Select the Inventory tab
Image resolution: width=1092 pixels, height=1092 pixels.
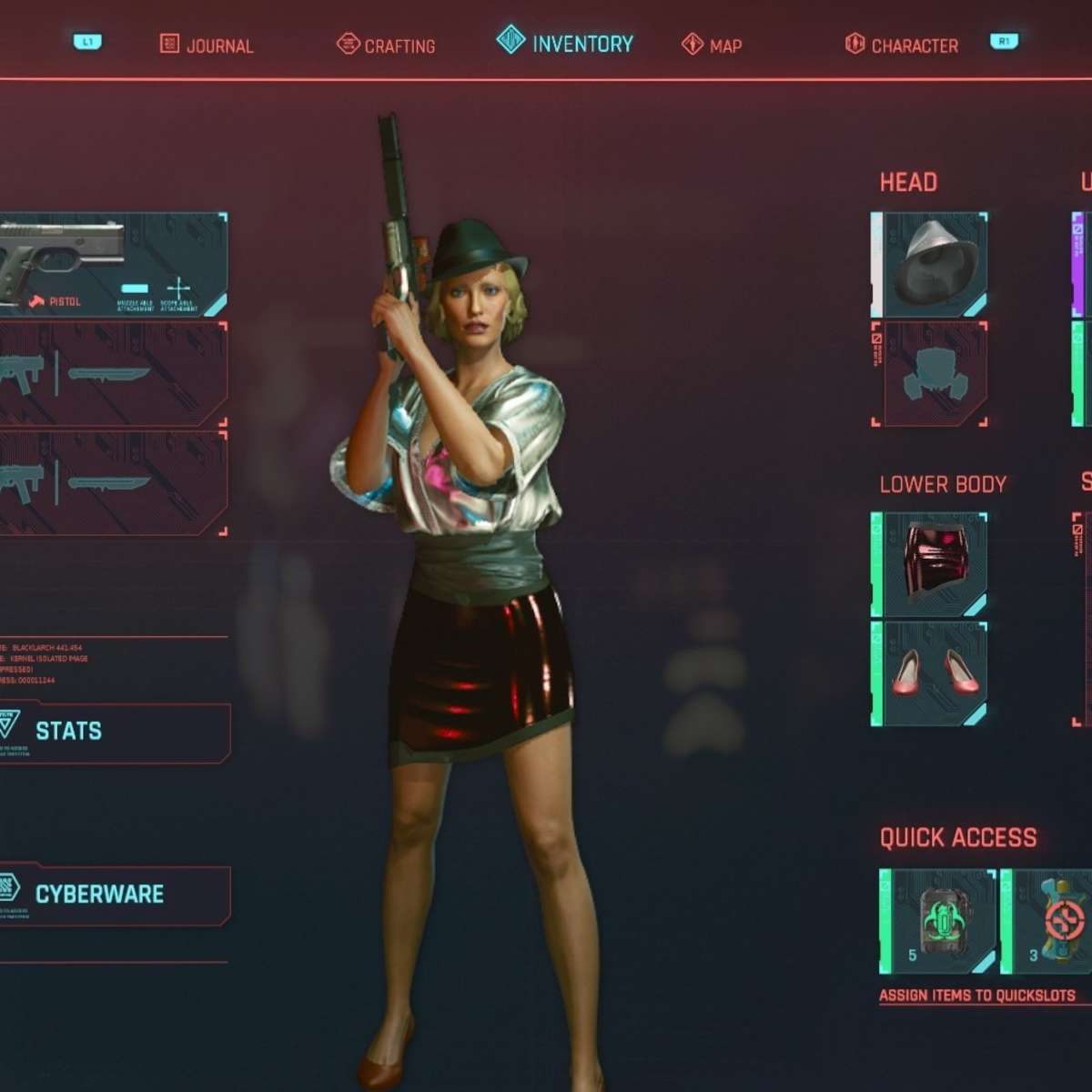(565, 43)
